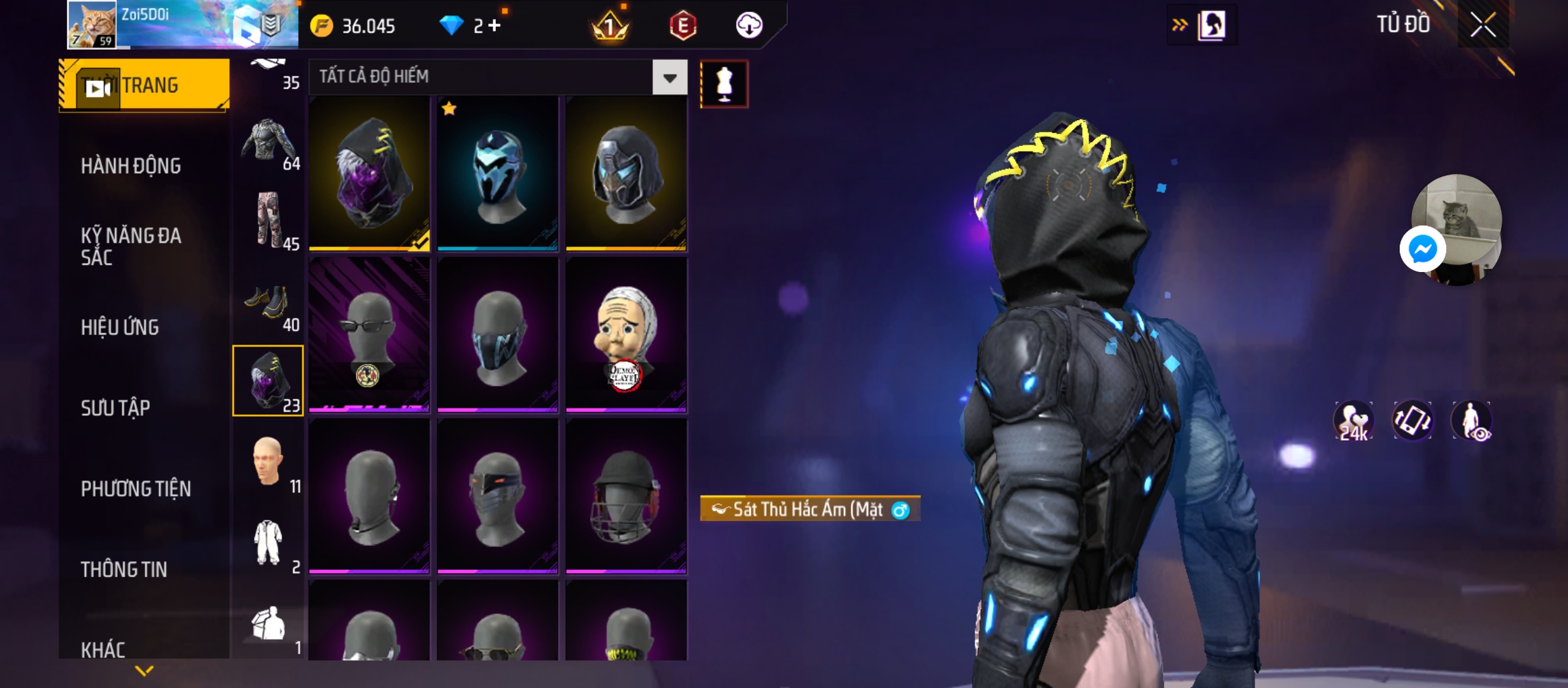Open the Hành Động menu
Screen dimensions: 1568x688
(131, 166)
